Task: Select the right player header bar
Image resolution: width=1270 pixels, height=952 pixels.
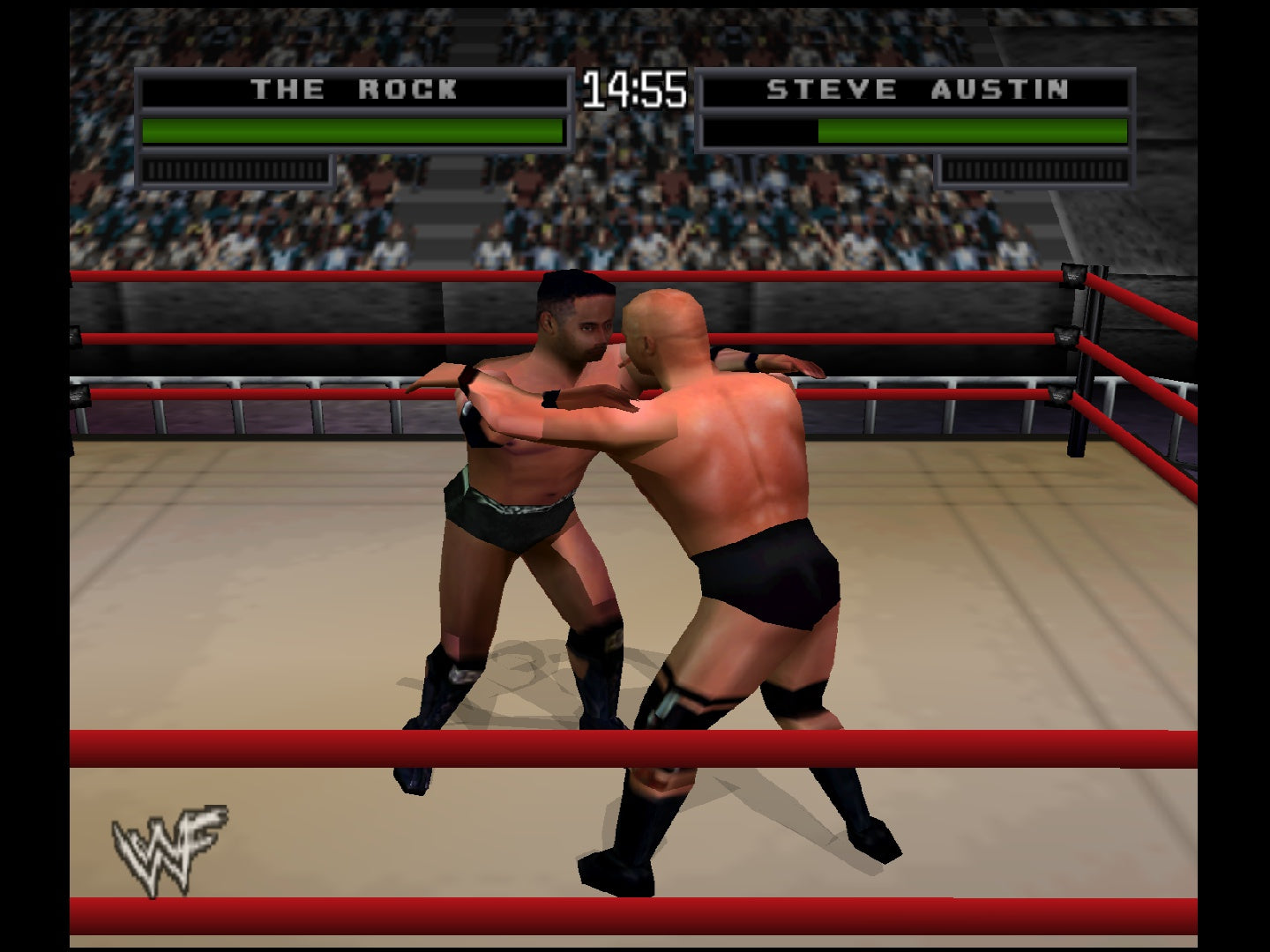Action: 917,88
